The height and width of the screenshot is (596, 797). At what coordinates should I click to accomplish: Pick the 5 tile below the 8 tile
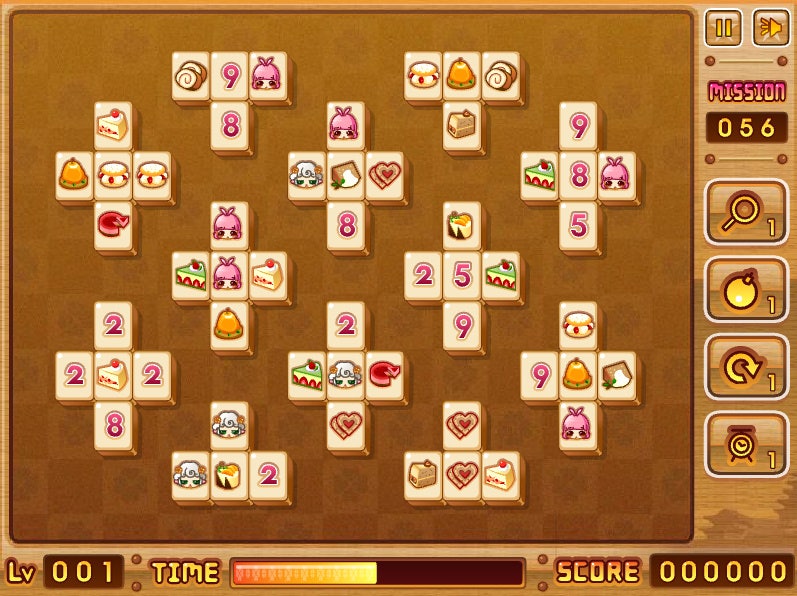pos(578,225)
